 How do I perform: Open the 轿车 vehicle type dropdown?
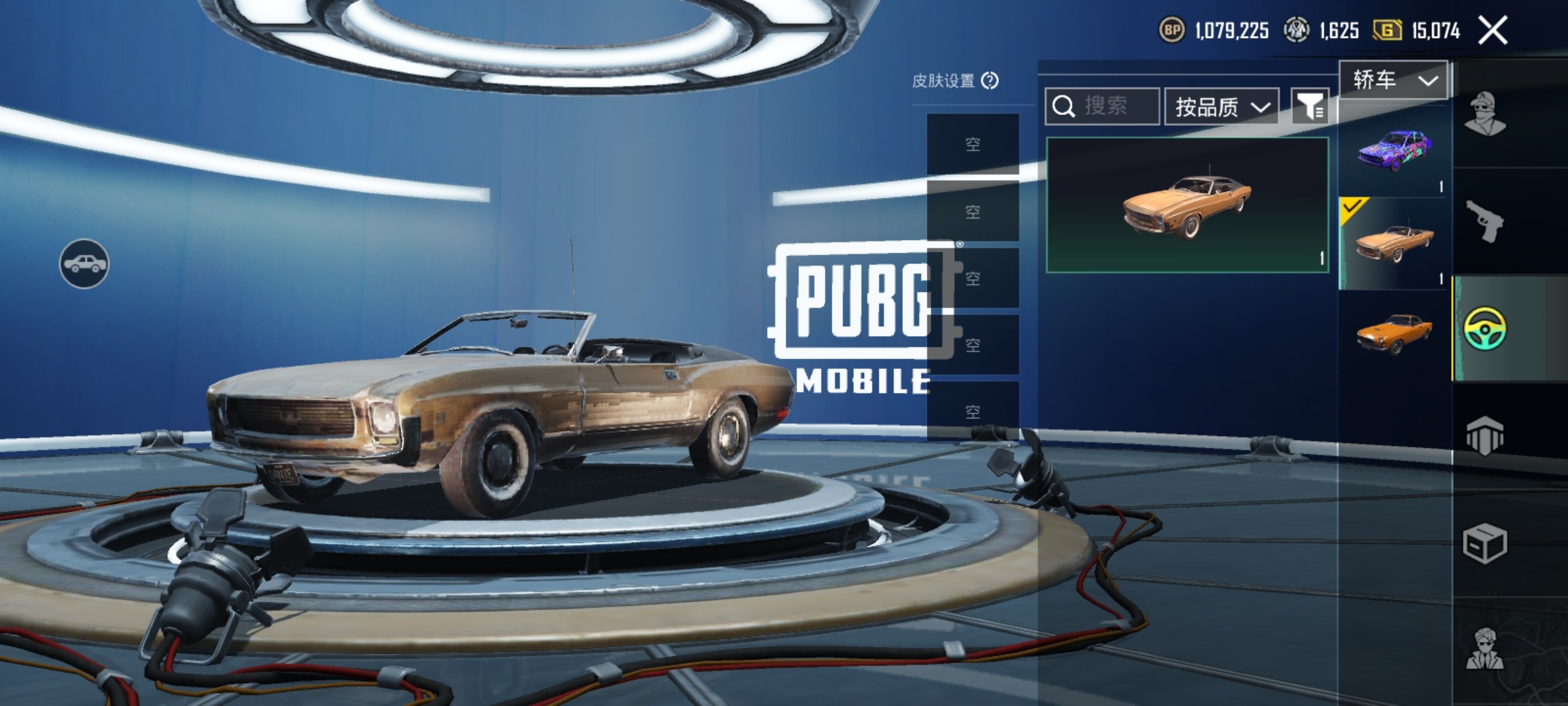tap(1393, 80)
